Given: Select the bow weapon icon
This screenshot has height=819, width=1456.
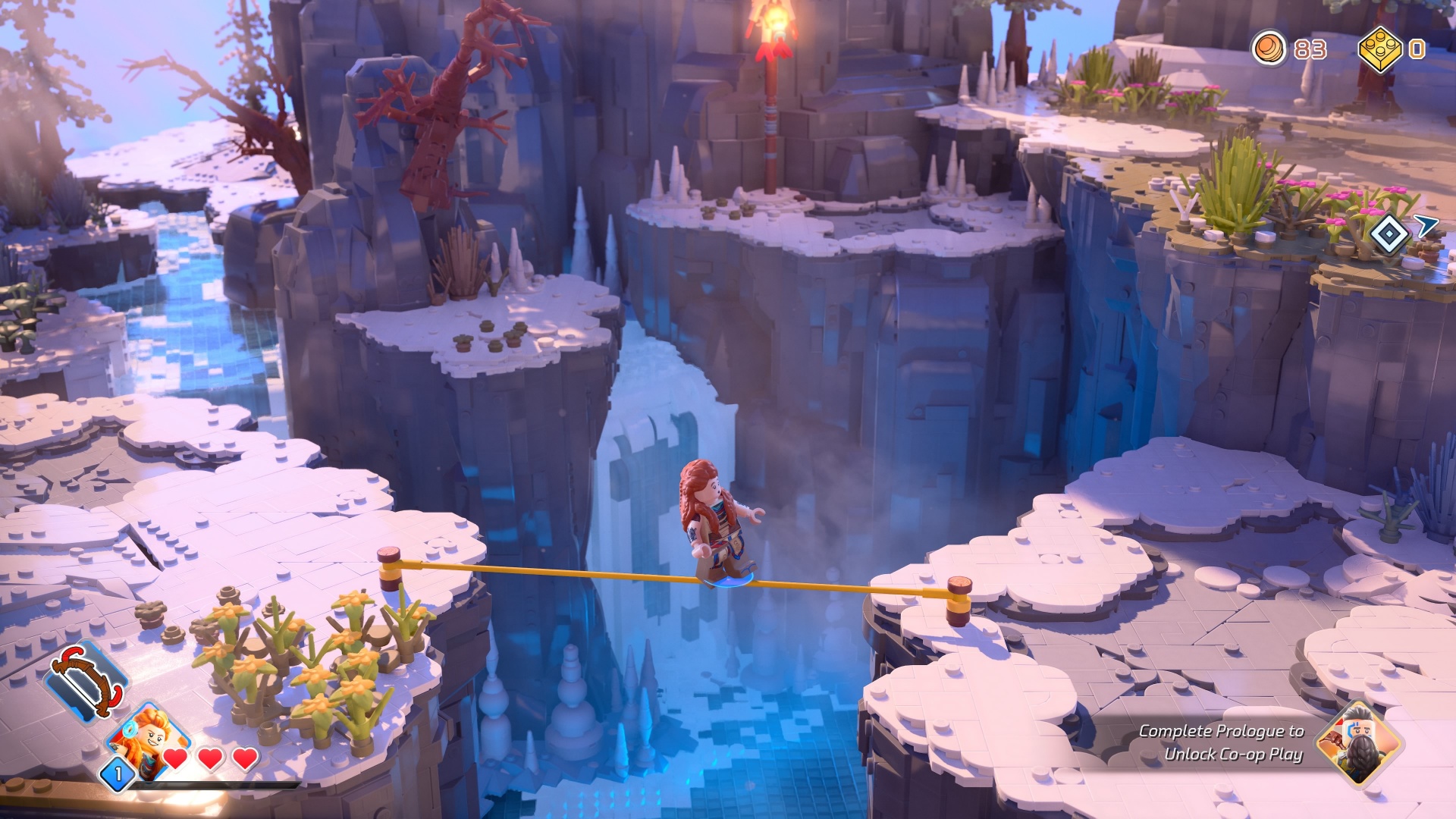Looking at the screenshot, I should [85, 679].
